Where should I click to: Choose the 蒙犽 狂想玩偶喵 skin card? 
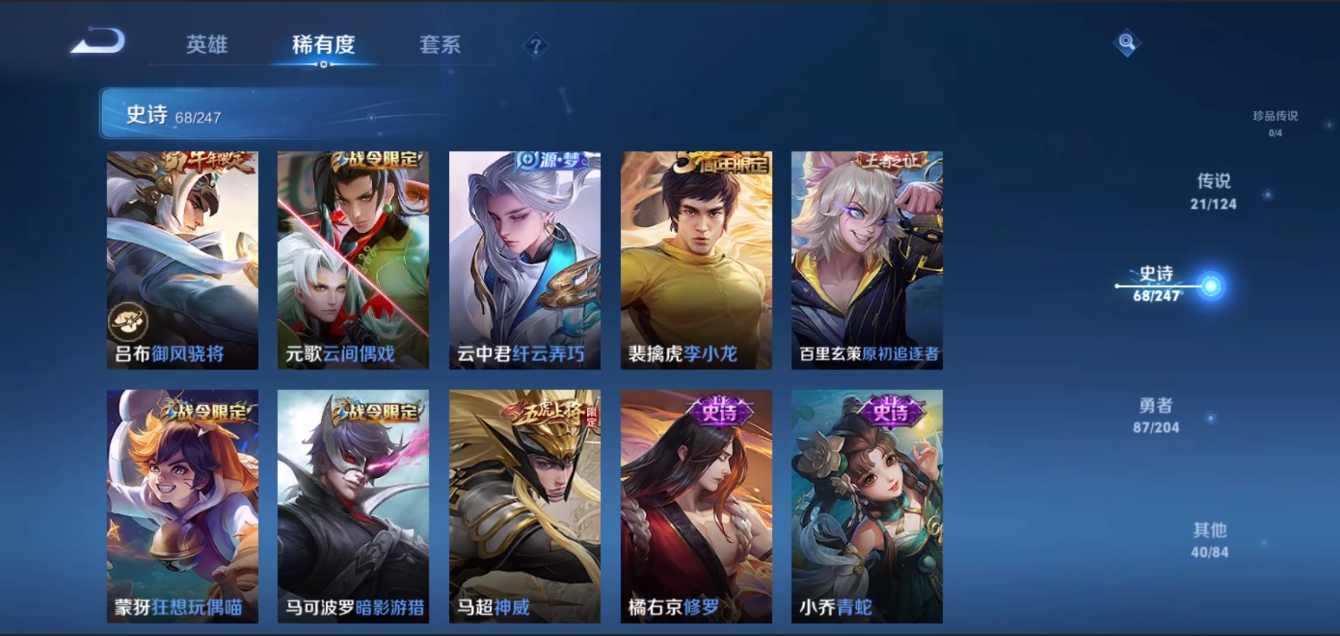[182, 506]
